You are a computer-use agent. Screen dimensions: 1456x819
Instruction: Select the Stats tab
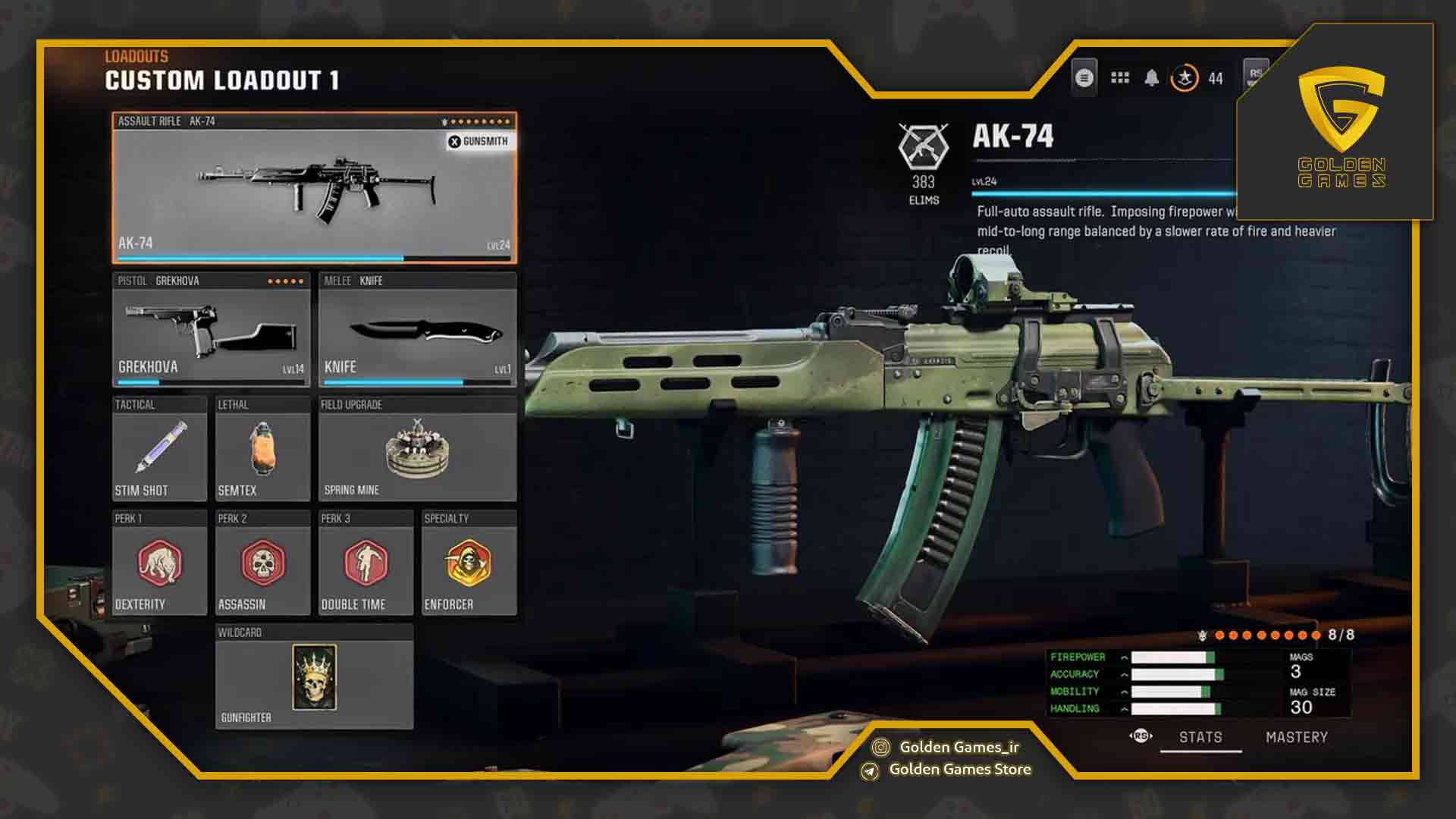pos(1202,736)
